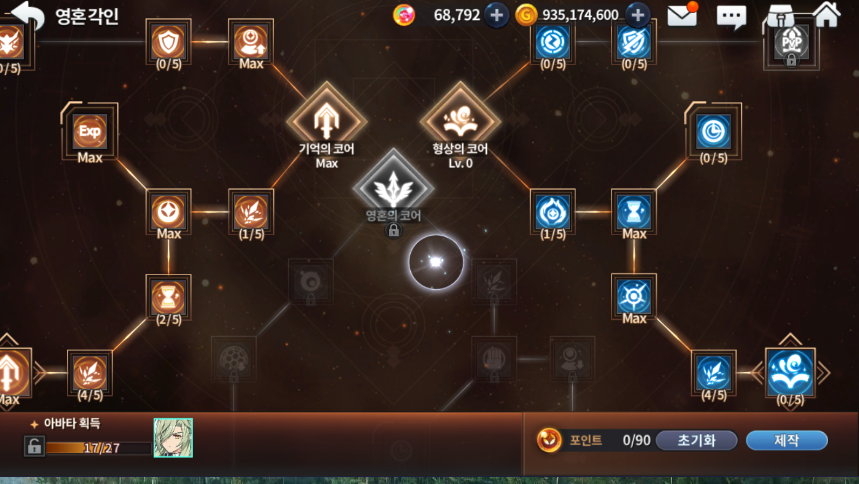Open the mail envelope icon
Screen dimensions: 859x484
682,15
